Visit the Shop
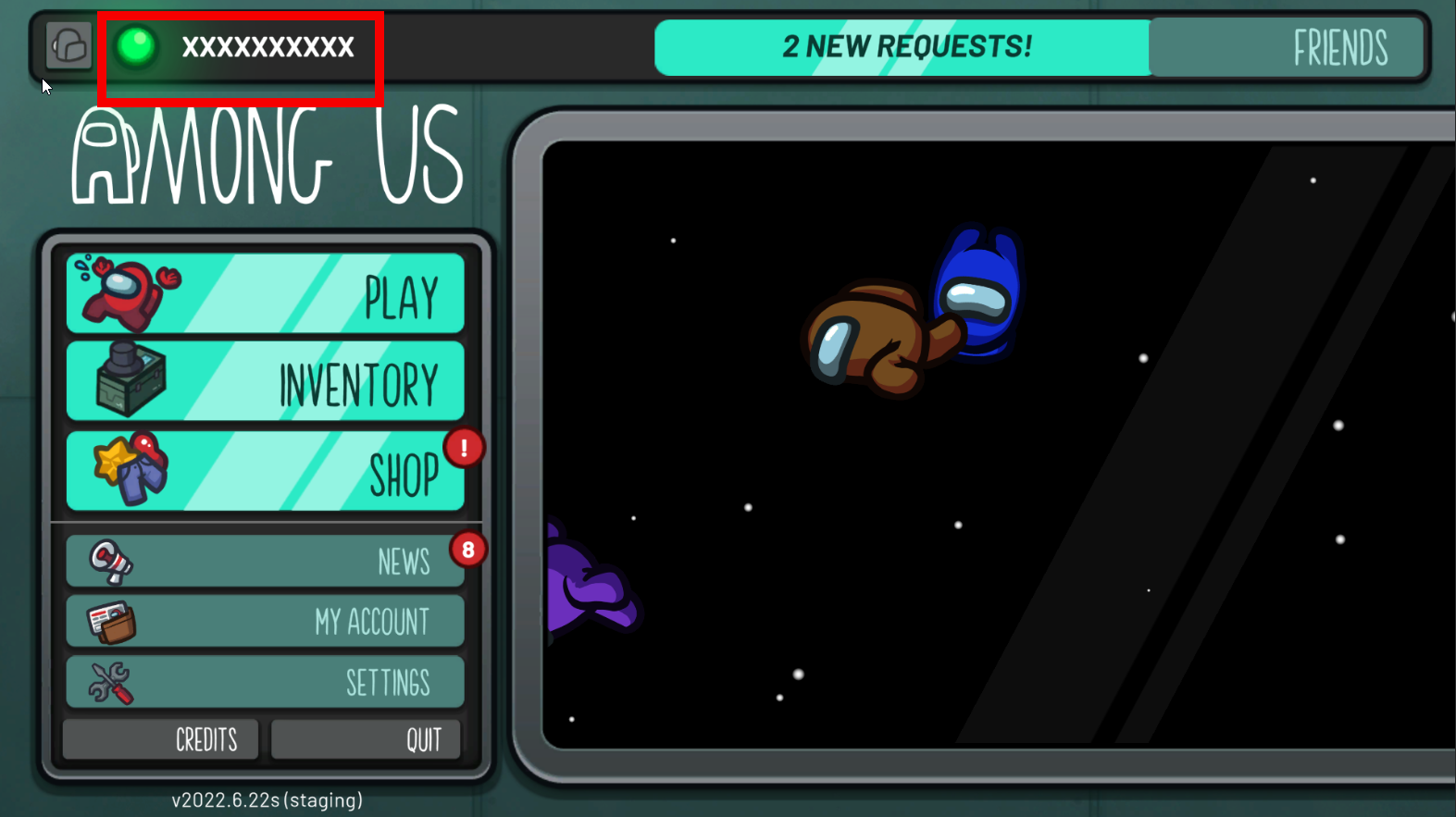Screen dimensions: 1456x817 266,471
